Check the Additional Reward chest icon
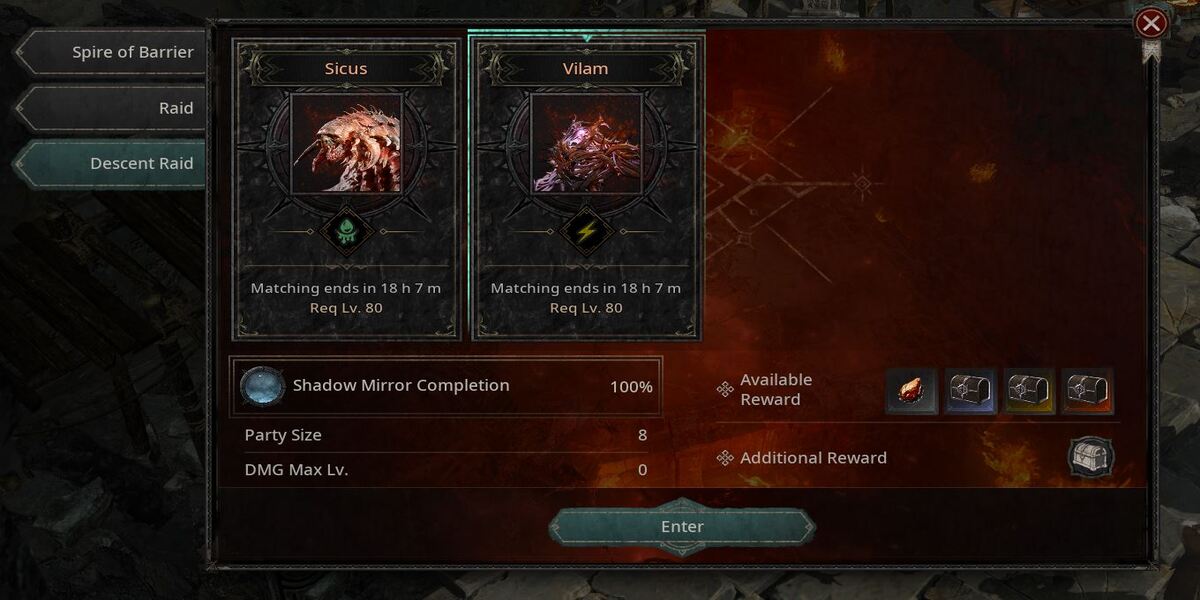The height and width of the screenshot is (600, 1200). point(1091,457)
